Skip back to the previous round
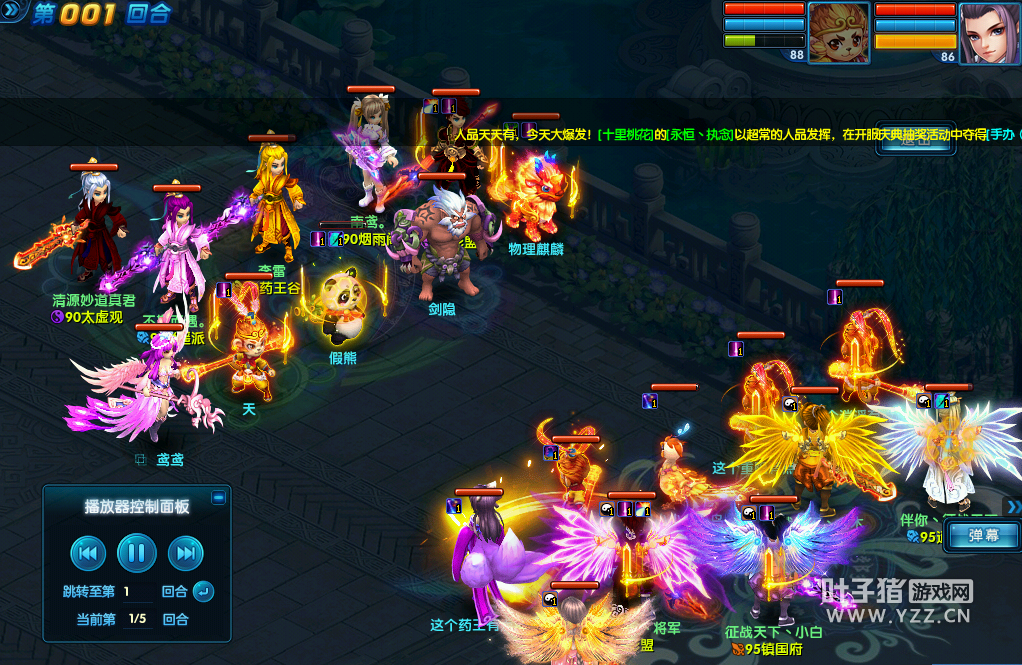The image size is (1022, 665). pyautogui.click(x=88, y=552)
